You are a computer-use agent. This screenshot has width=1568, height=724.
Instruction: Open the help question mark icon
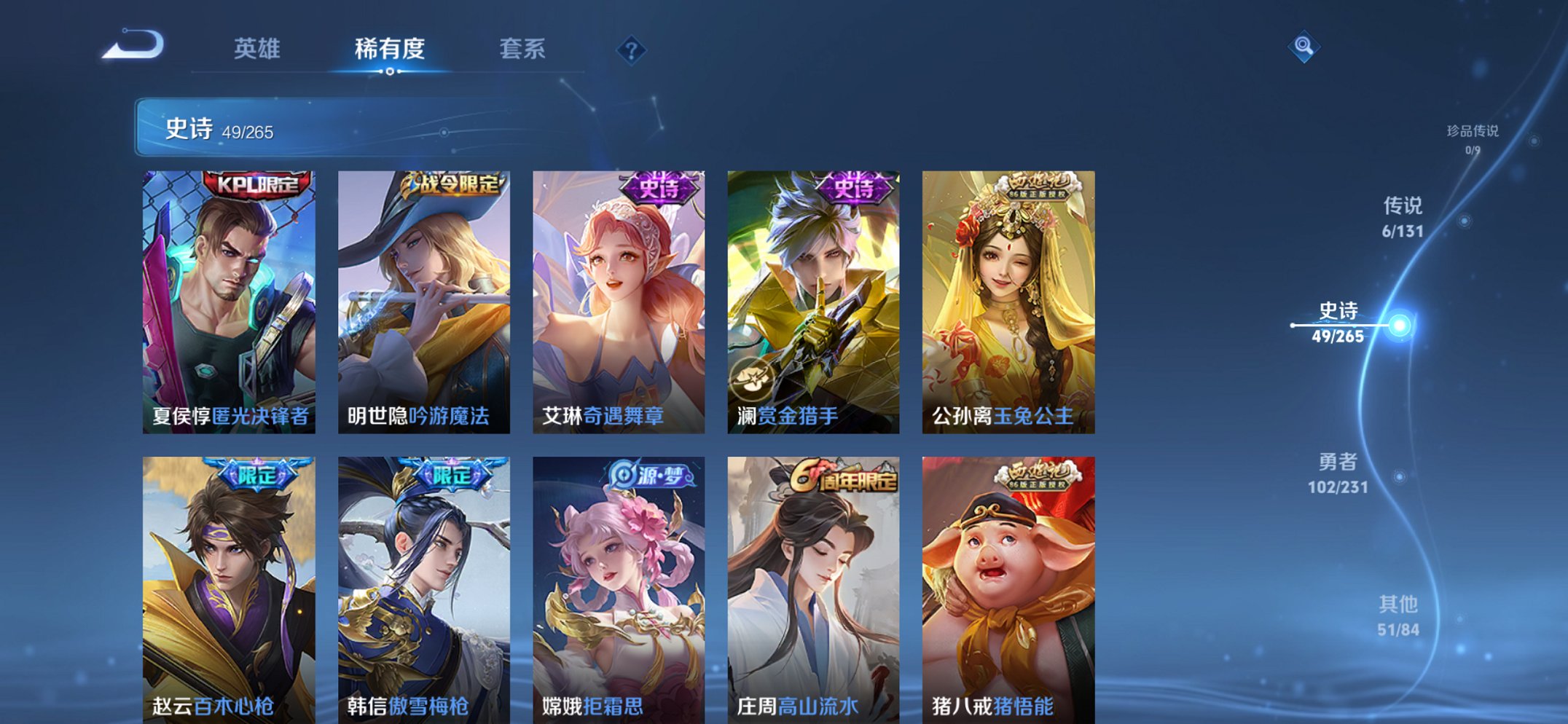click(x=631, y=50)
